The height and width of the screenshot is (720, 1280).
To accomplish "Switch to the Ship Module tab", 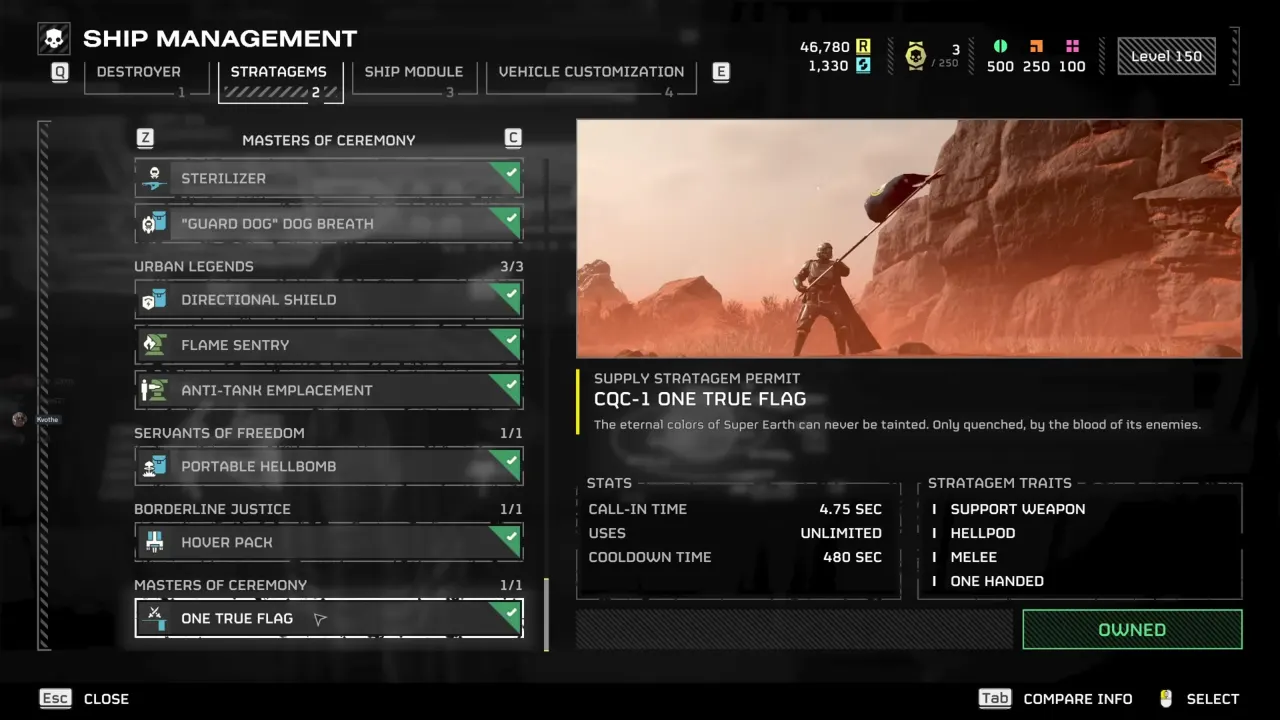I will (414, 71).
